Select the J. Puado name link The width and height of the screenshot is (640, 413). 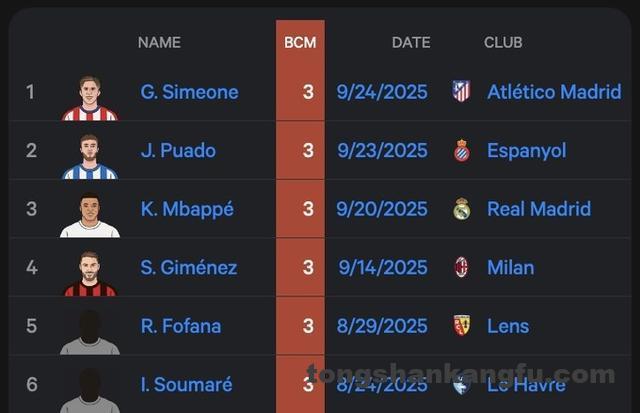point(178,150)
